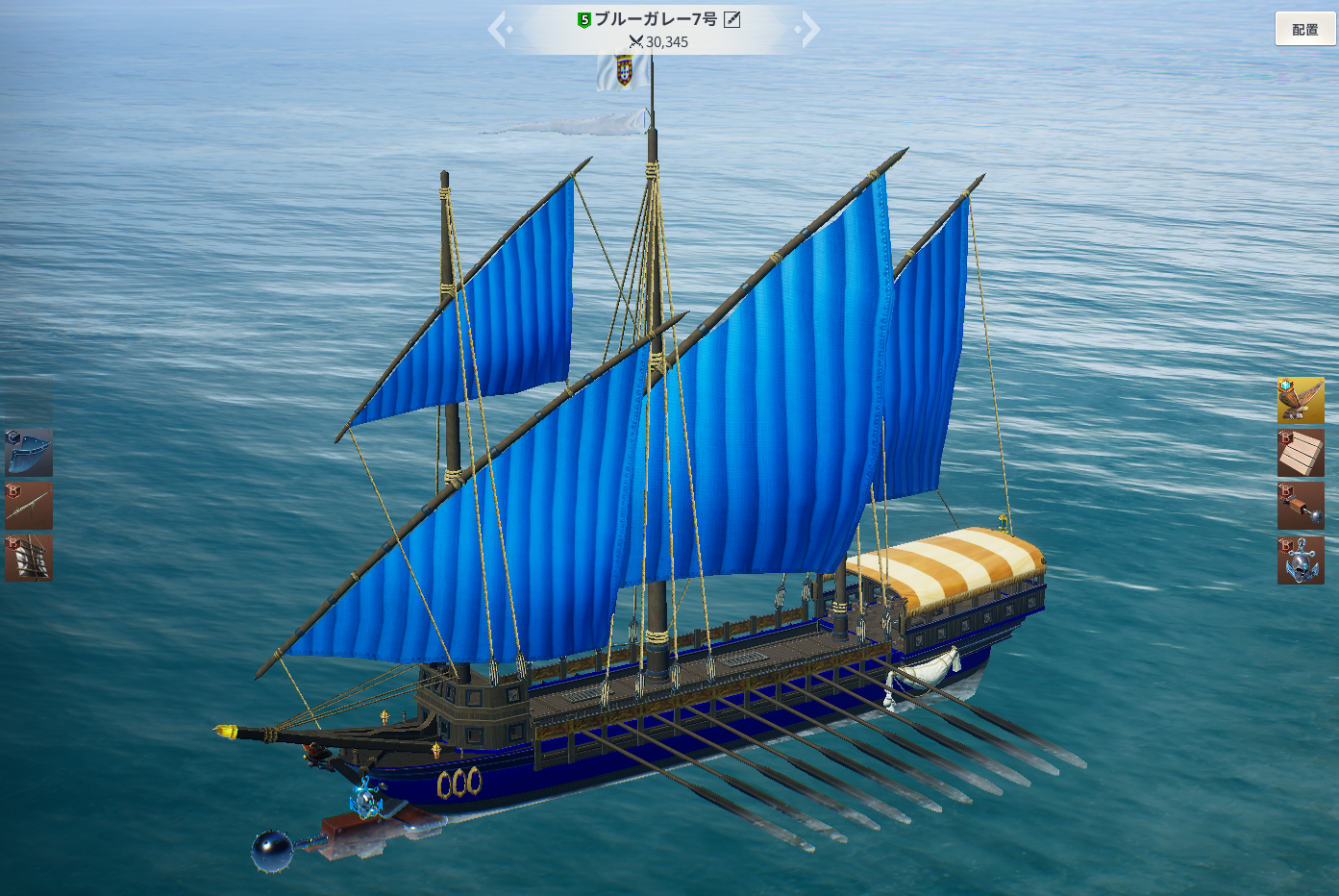Image resolution: width=1339 pixels, height=896 pixels.
Task: Edit the ship name with the pencil icon
Action: pos(731,19)
